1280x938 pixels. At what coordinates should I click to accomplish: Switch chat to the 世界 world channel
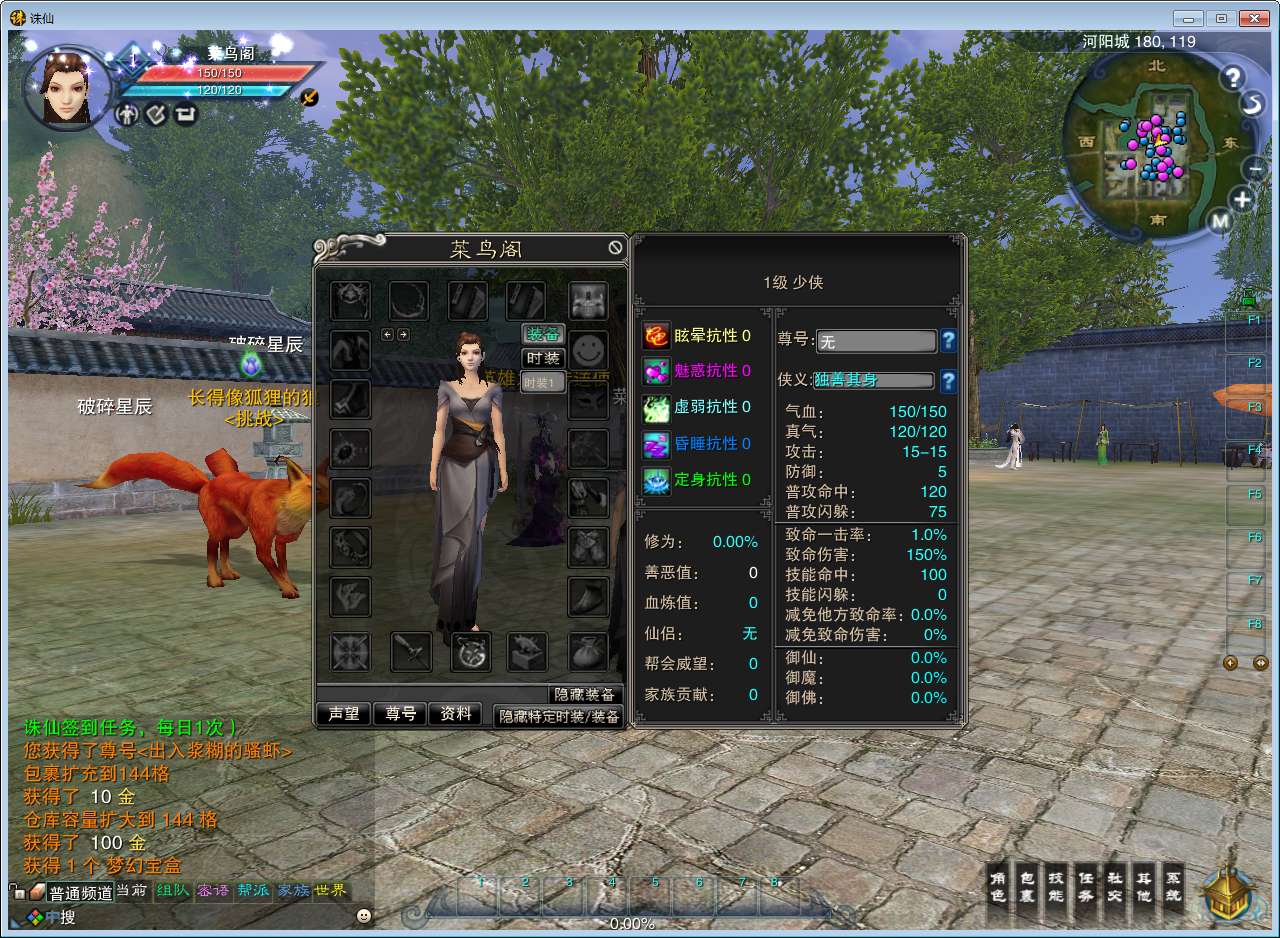330,890
